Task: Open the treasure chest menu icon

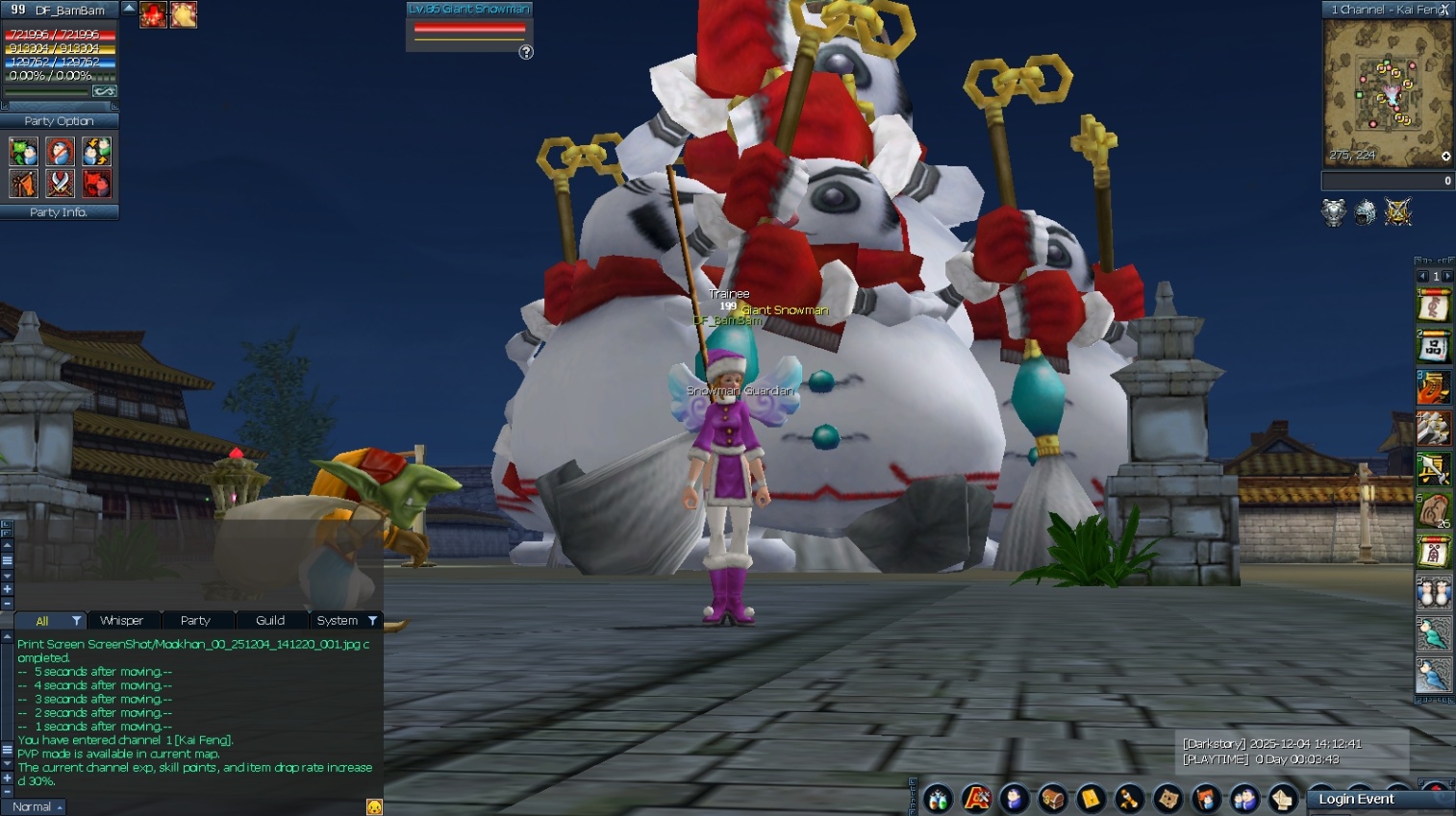Action: 1053,799
